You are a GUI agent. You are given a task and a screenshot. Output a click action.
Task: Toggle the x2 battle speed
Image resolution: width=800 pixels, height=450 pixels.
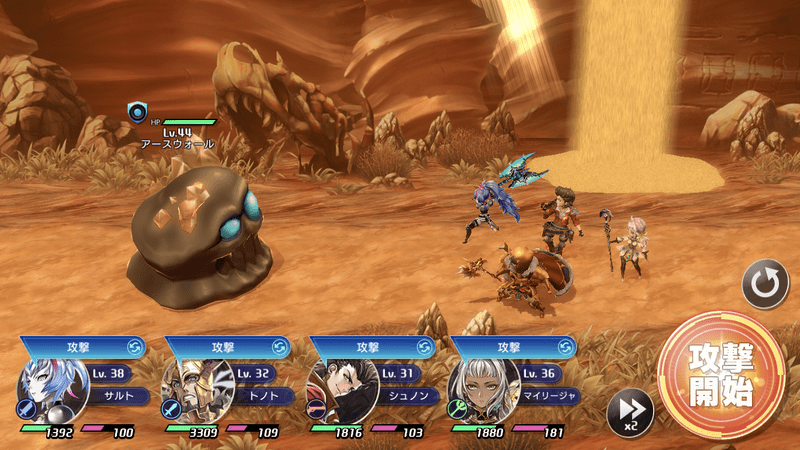coord(630,411)
